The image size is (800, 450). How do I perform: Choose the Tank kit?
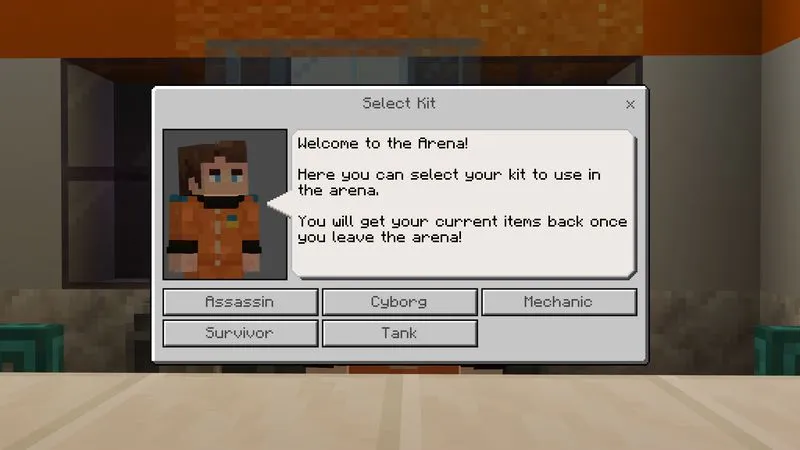point(399,332)
